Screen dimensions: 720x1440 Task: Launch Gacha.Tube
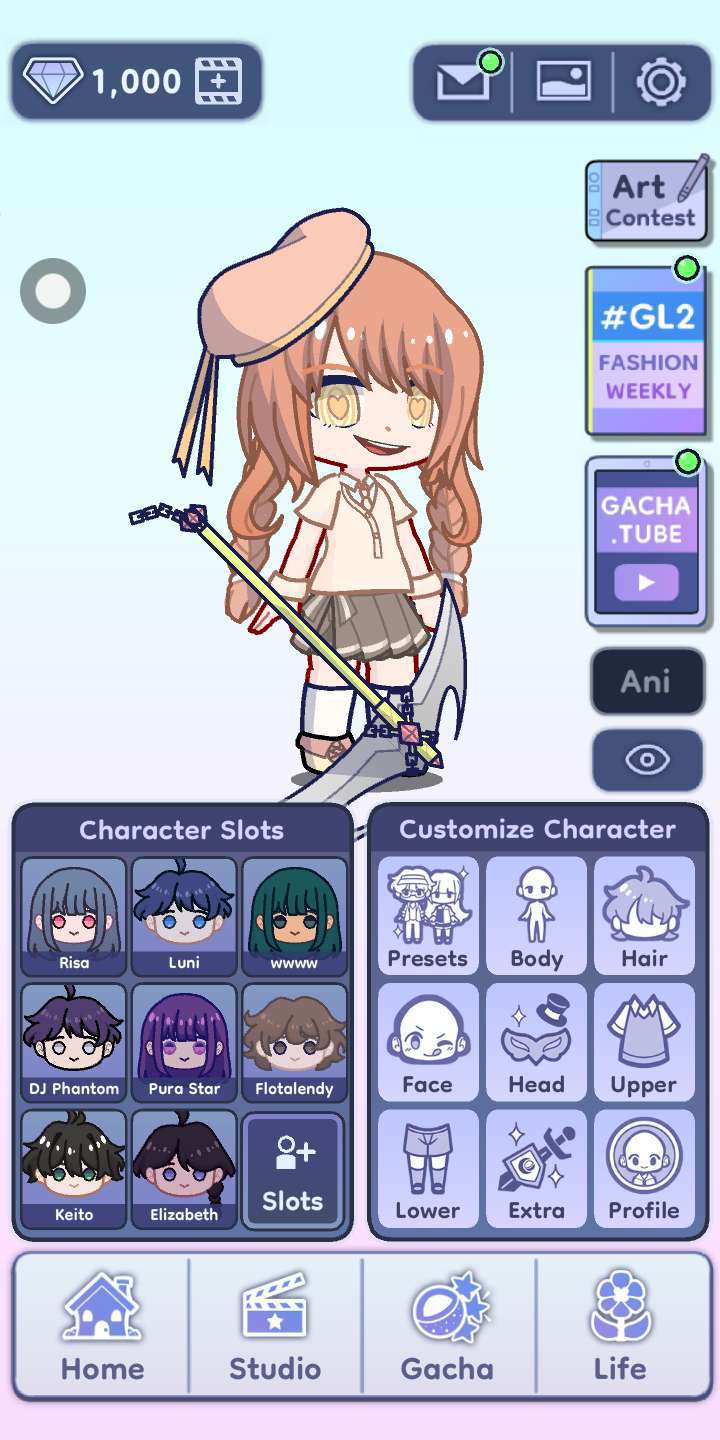[x=647, y=542]
